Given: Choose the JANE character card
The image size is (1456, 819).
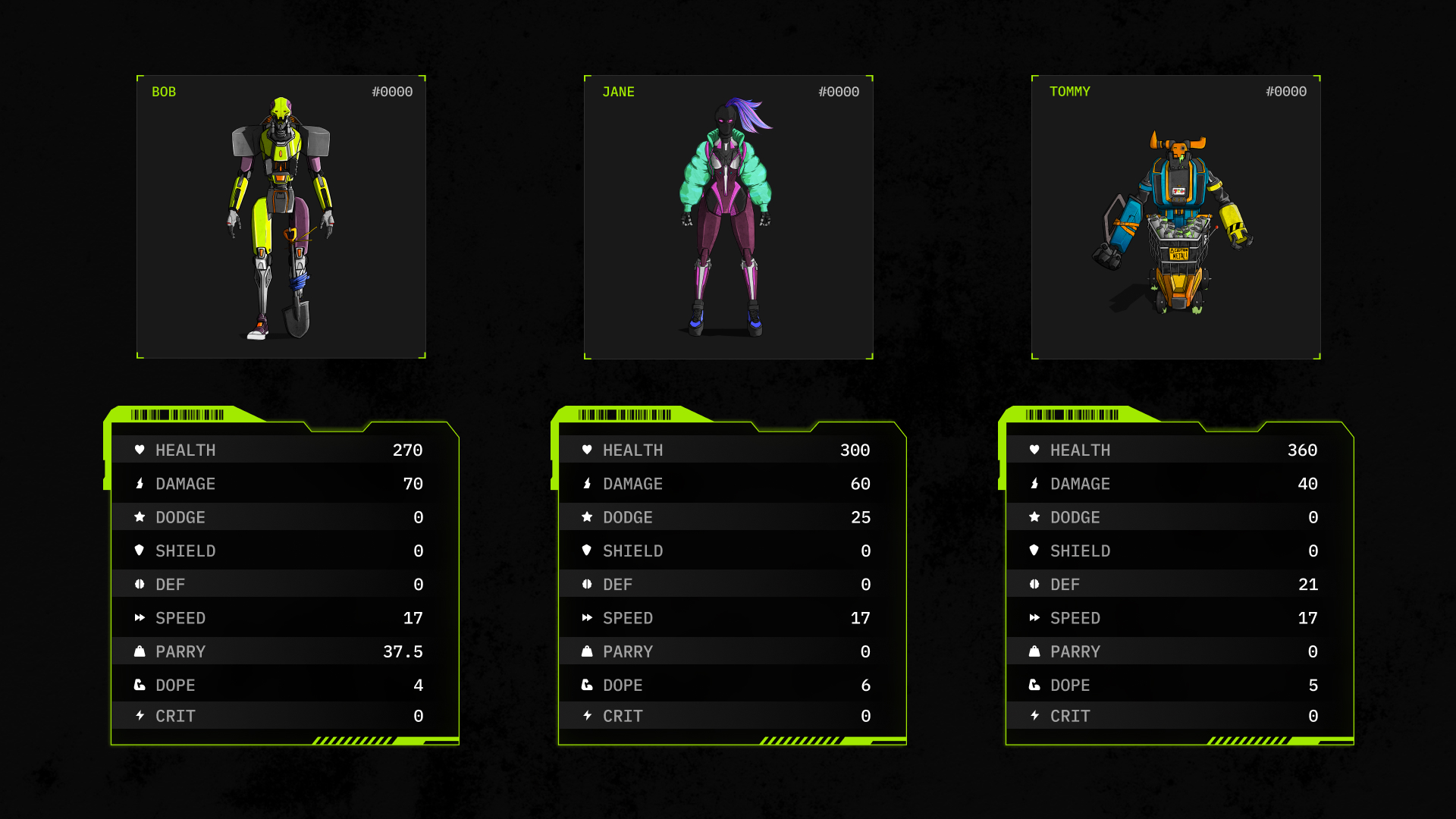Looking at the screenshot, I should coord(728,217).
